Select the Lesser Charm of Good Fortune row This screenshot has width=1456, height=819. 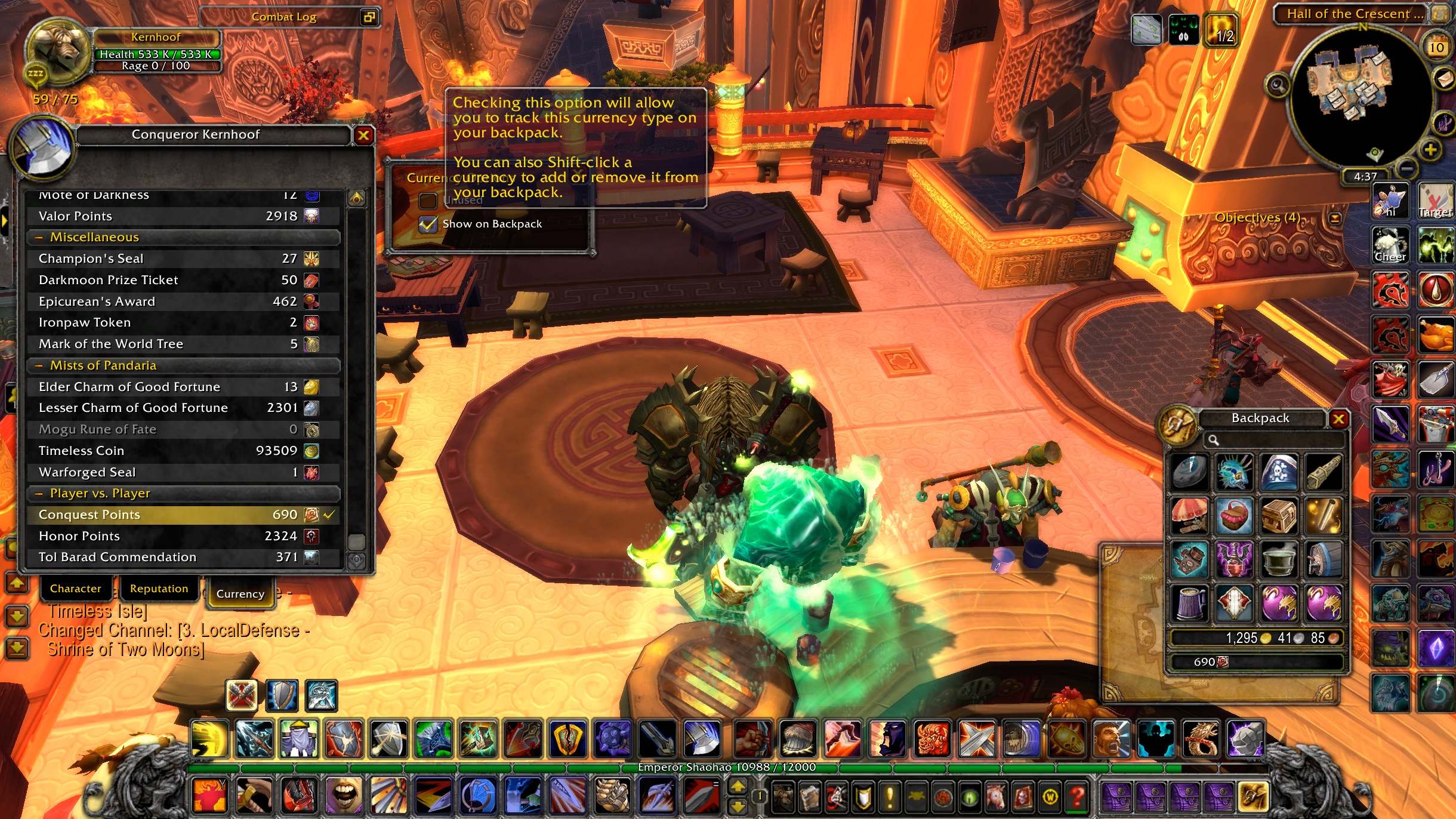click(179, 408)
